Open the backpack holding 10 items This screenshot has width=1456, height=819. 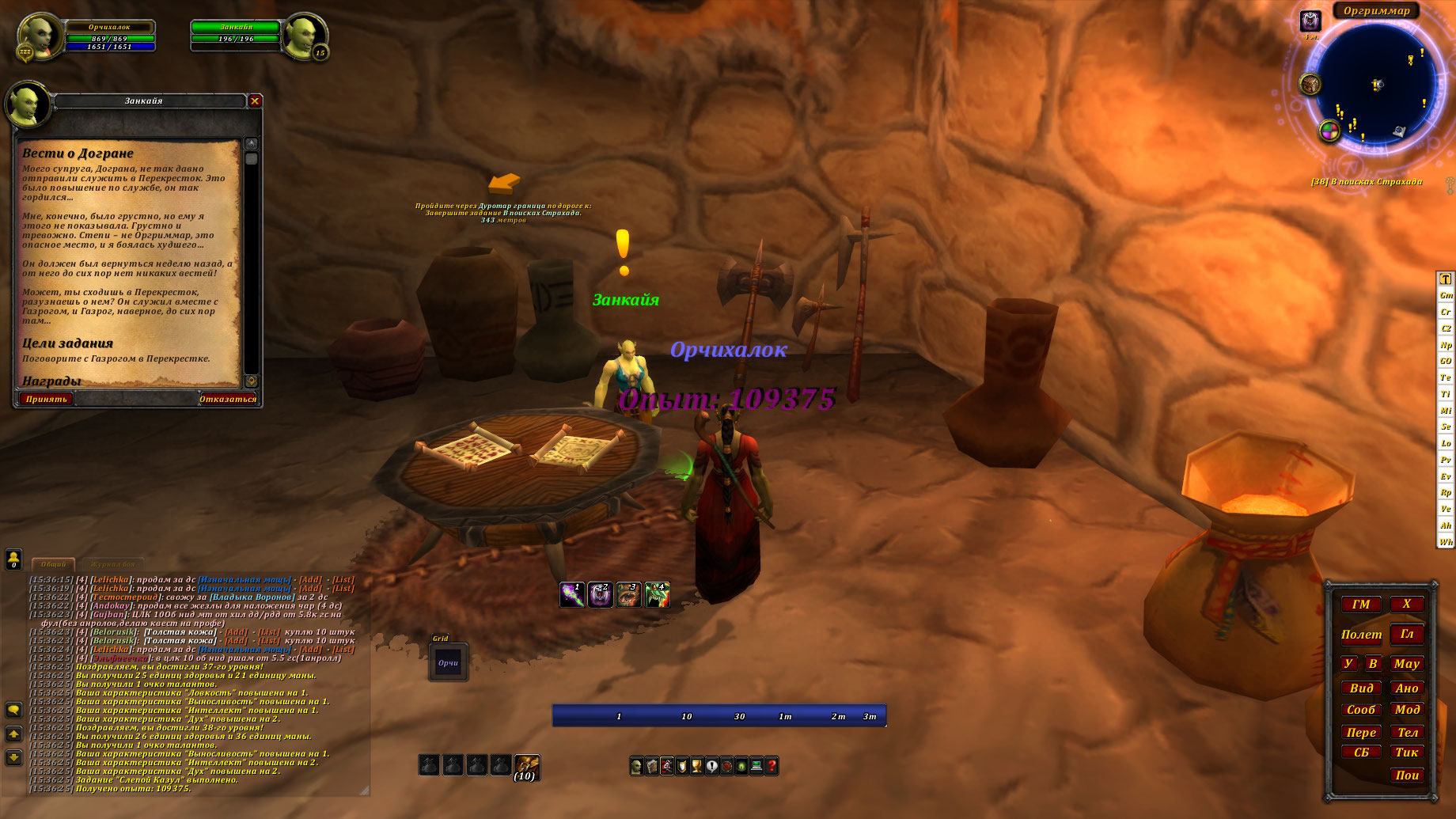pyautogui.click(x=526, y=766)
